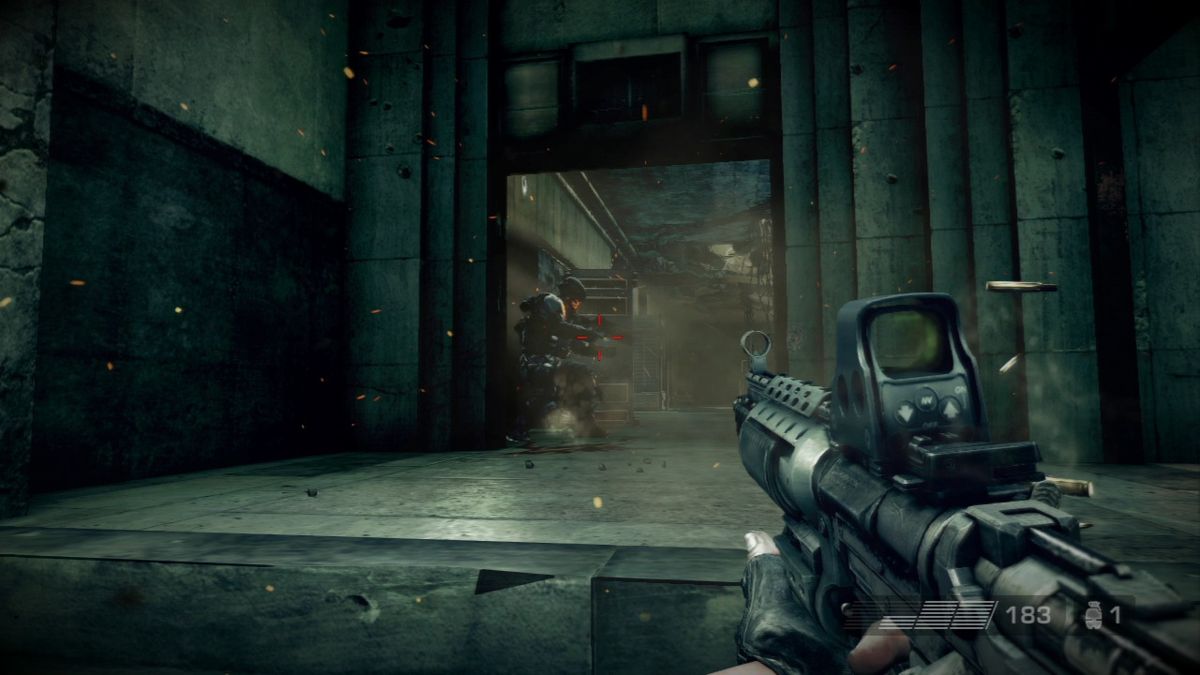Screen dimensions: 1200x675
Task: Select the grenade icon in the HUD
Action: (x=1092, y=616)
